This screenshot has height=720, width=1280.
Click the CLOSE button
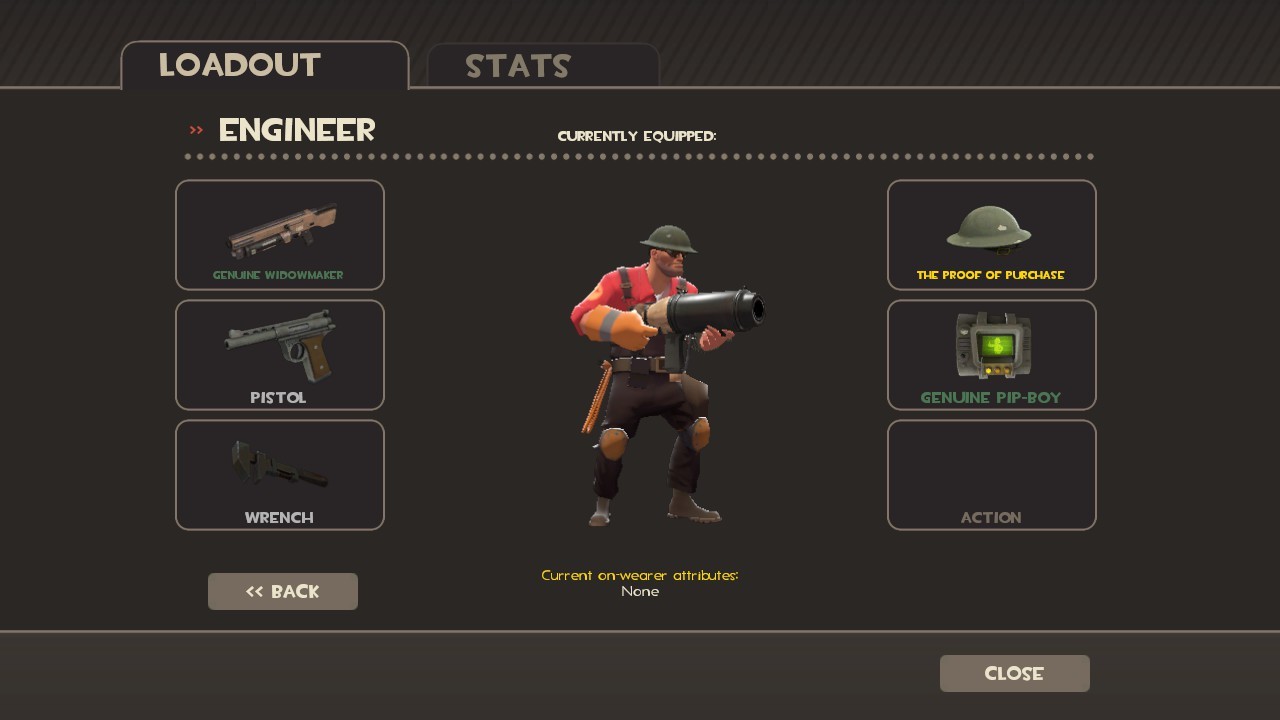(1014, 673)
